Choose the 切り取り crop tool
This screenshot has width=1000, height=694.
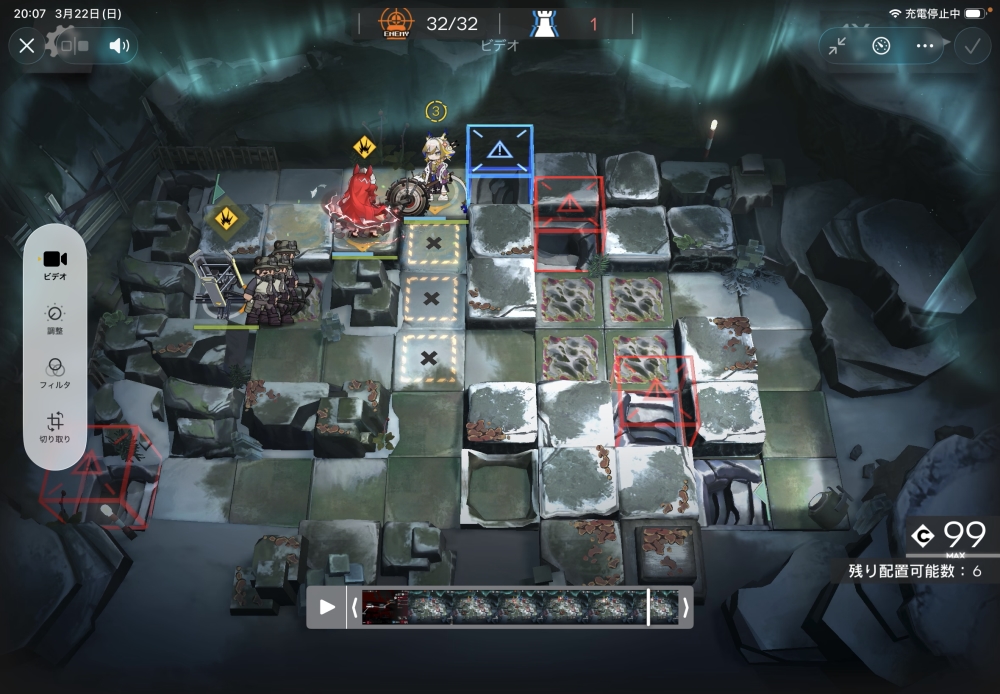(x=56, y=428)
